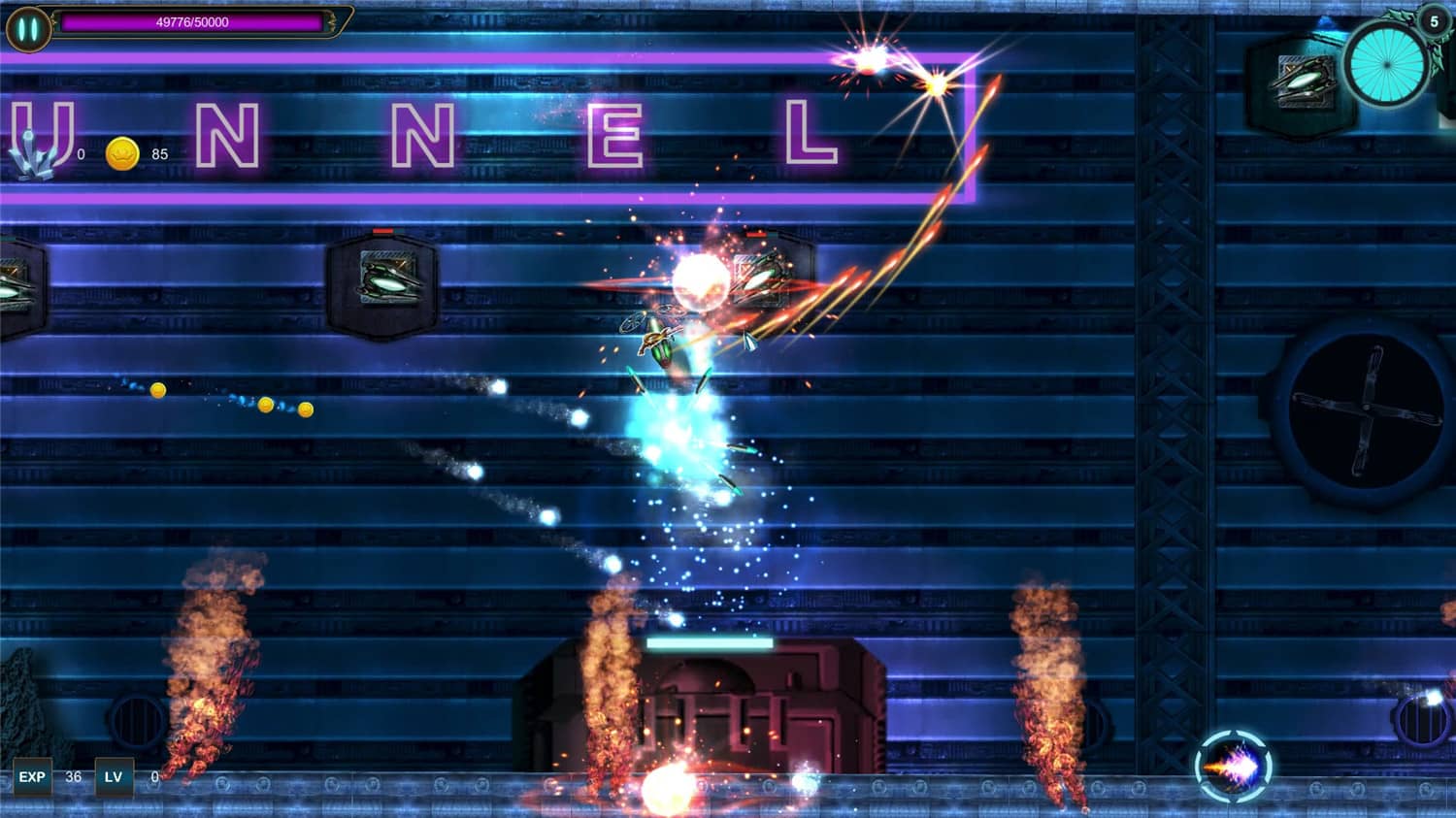
Task: Click the ability charge counter showing 5
Action: [x=1435, y=18]
